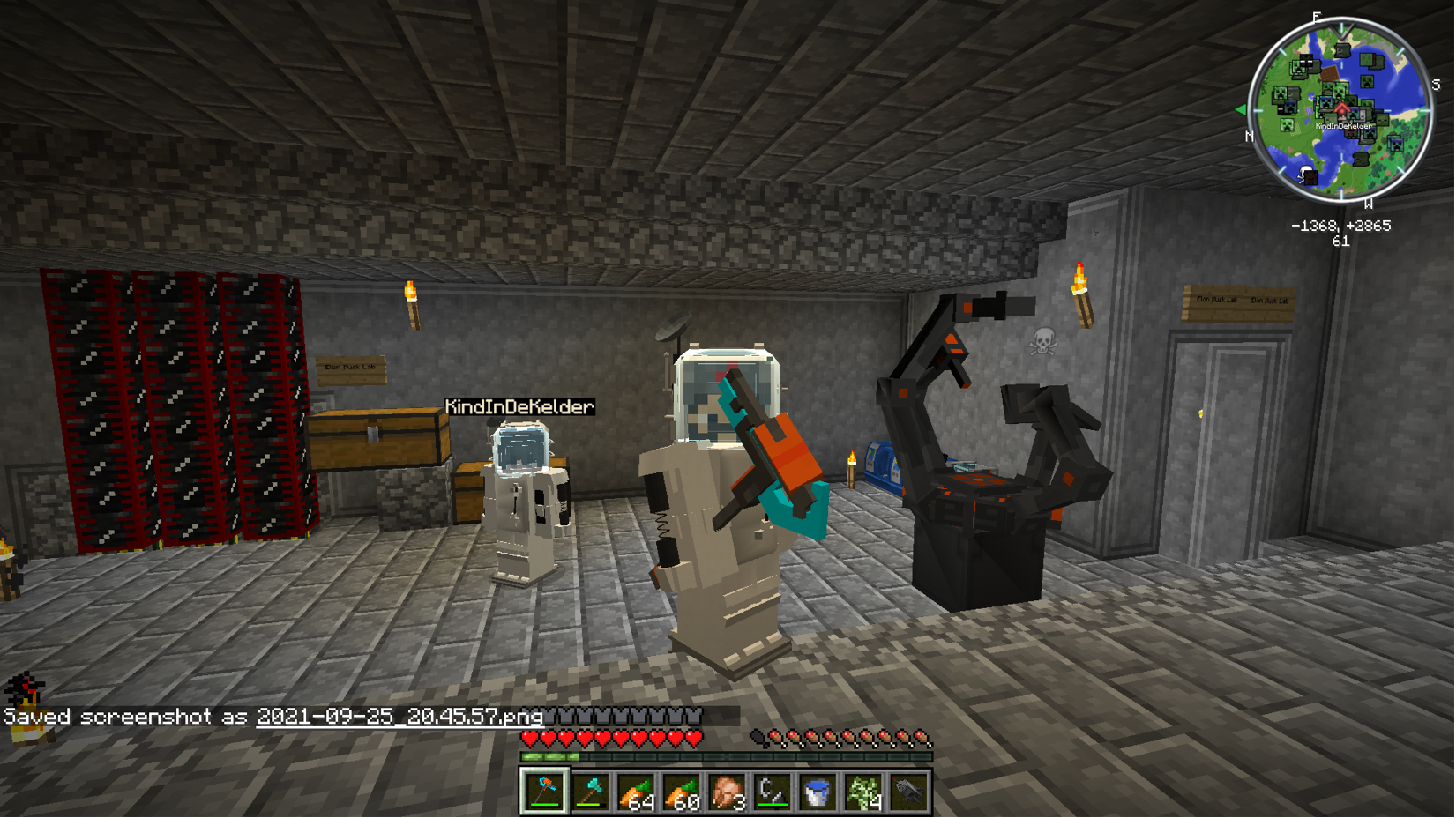Click the KindInDeKelder nameplate

tap(519, 407)
